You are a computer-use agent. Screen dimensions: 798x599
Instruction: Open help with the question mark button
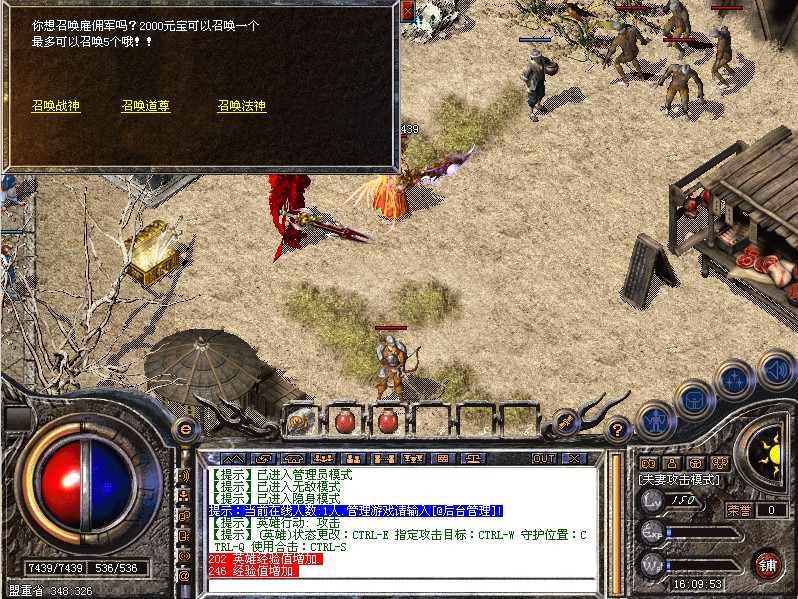619,428
